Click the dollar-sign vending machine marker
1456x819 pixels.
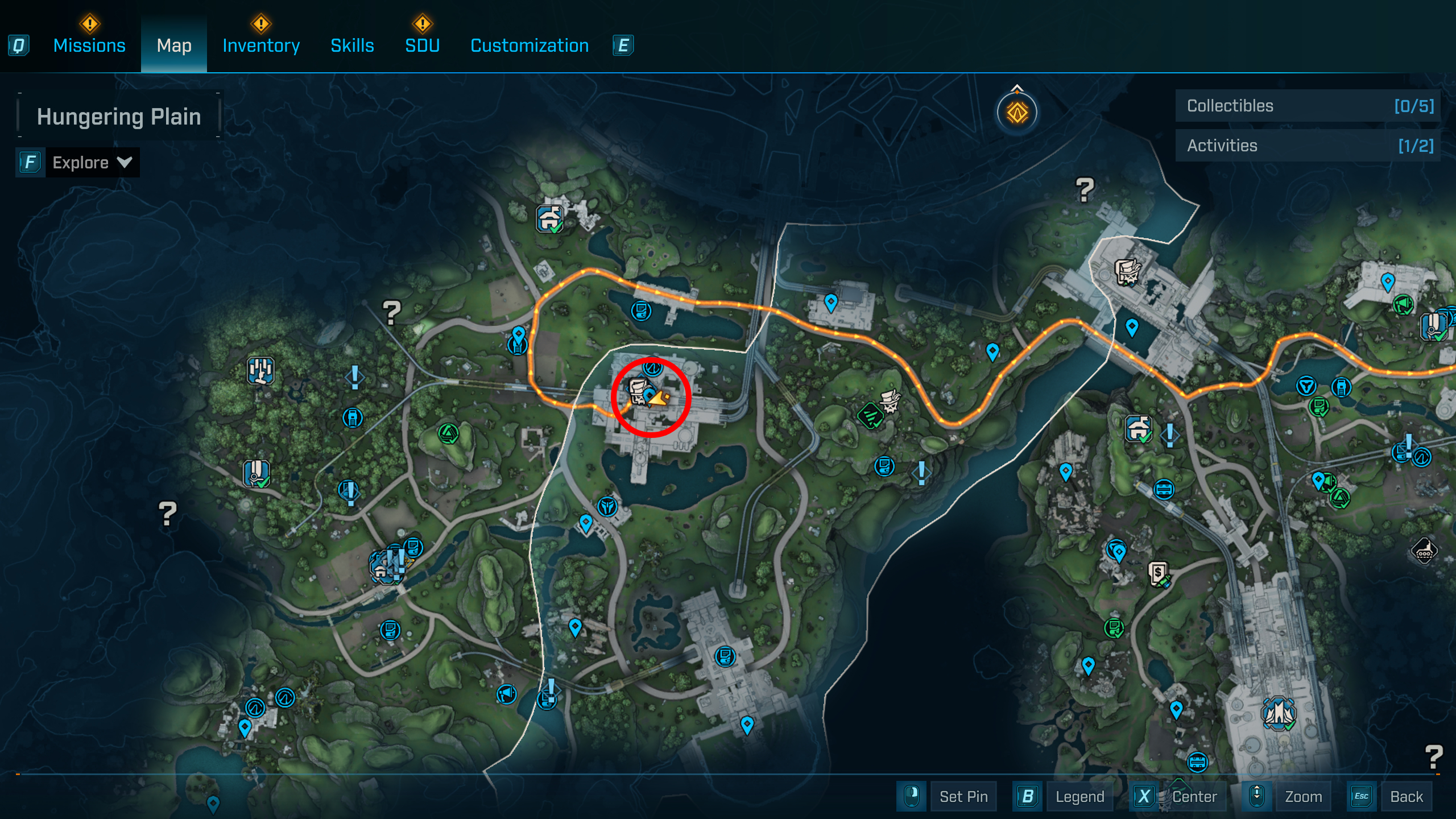pyautogui.click(x=1159, y=573)
